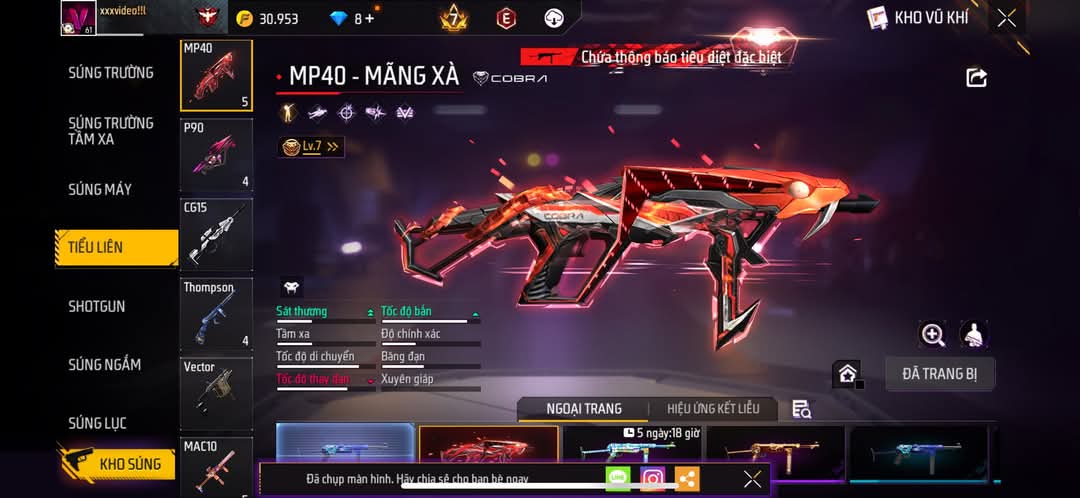The width and height of the screenshot is (1080, 498).
Task: Dismiss the screenshot share notification
Action: tap(752, 479)
